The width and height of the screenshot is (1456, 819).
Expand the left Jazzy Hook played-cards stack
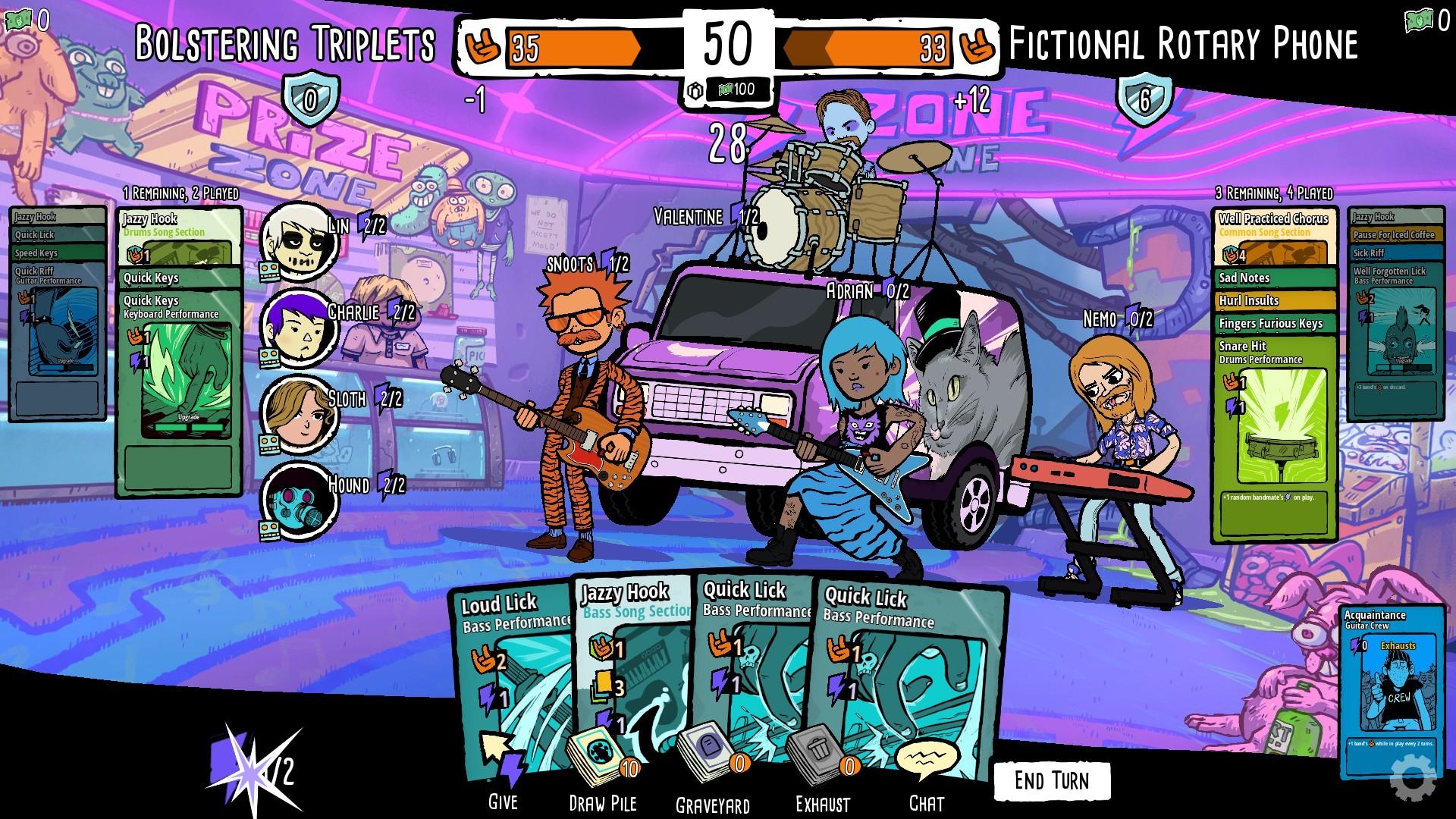pos(149,219)
